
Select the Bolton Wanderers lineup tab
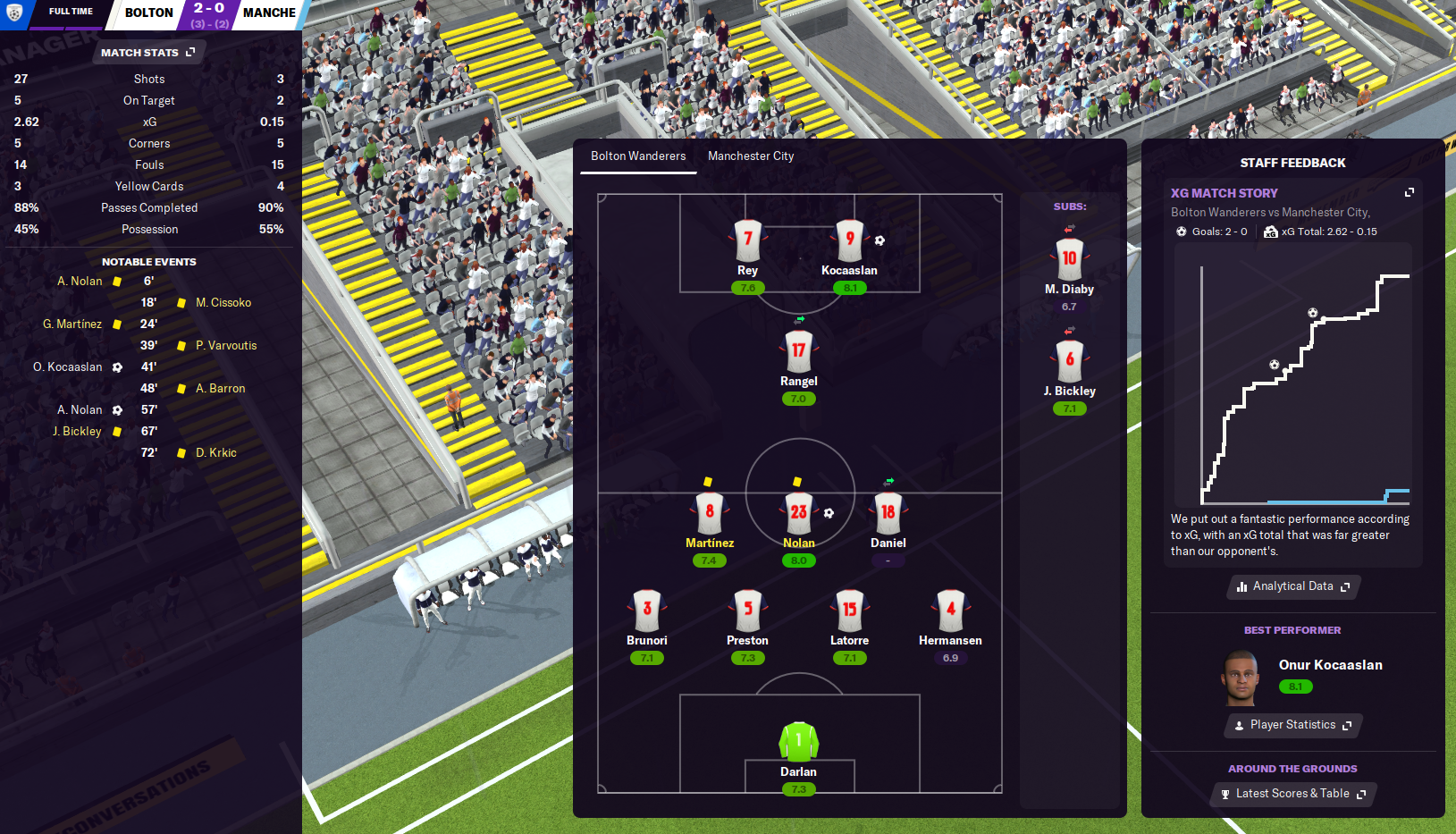tap(638, 156)
